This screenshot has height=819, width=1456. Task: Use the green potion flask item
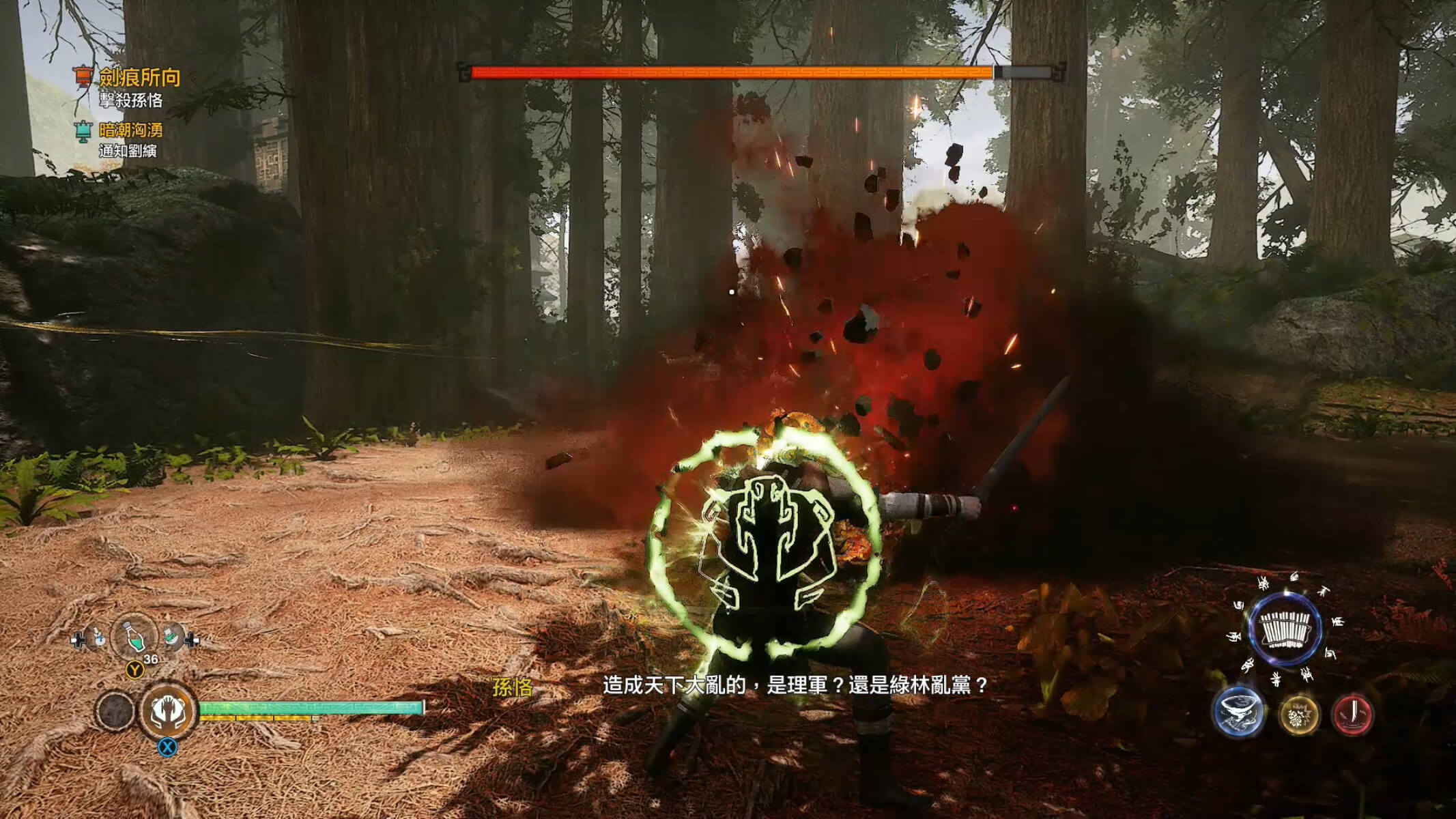pyautogui.click(x=135, y=637)
